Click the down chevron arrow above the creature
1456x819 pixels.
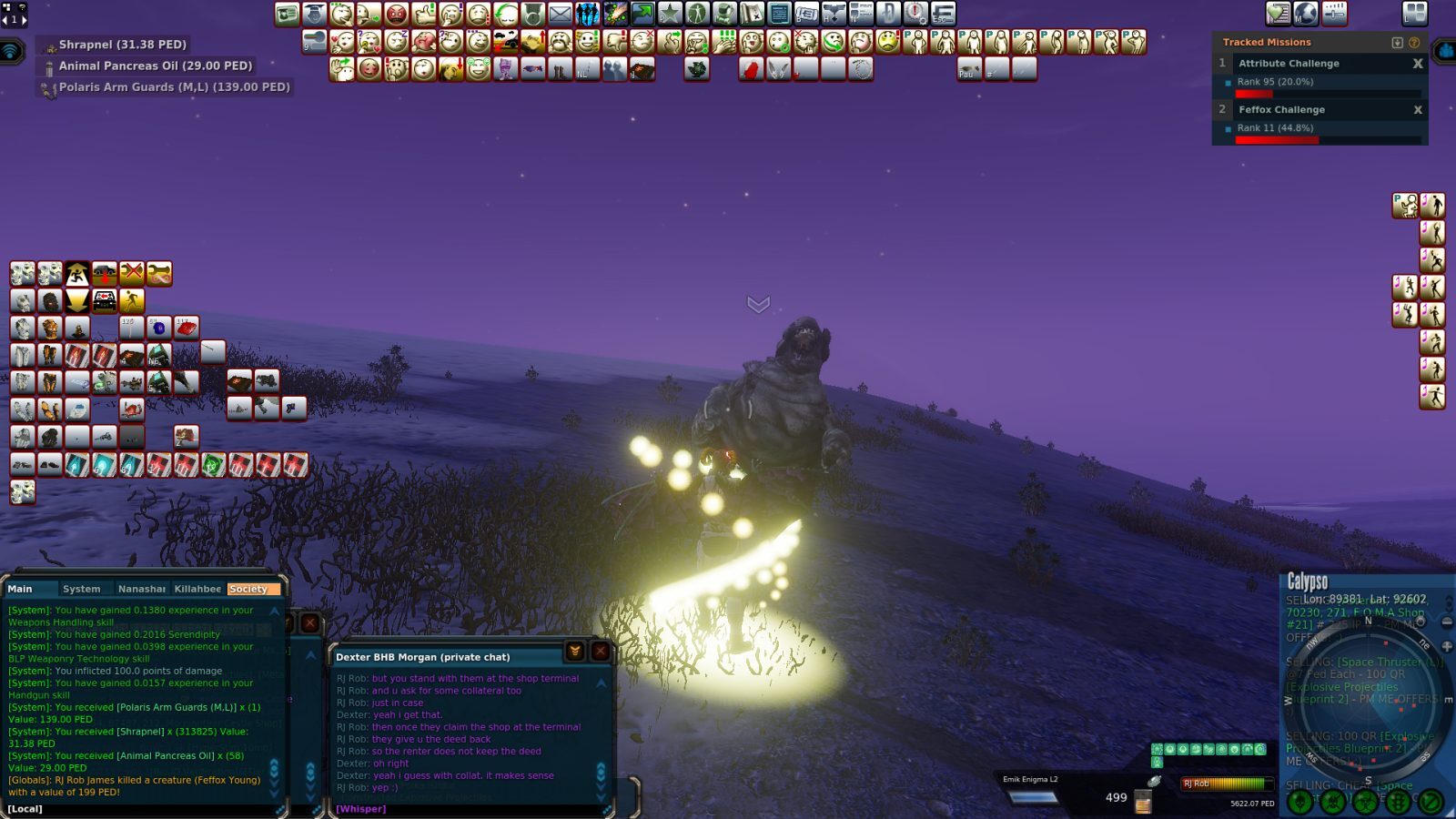757,304
